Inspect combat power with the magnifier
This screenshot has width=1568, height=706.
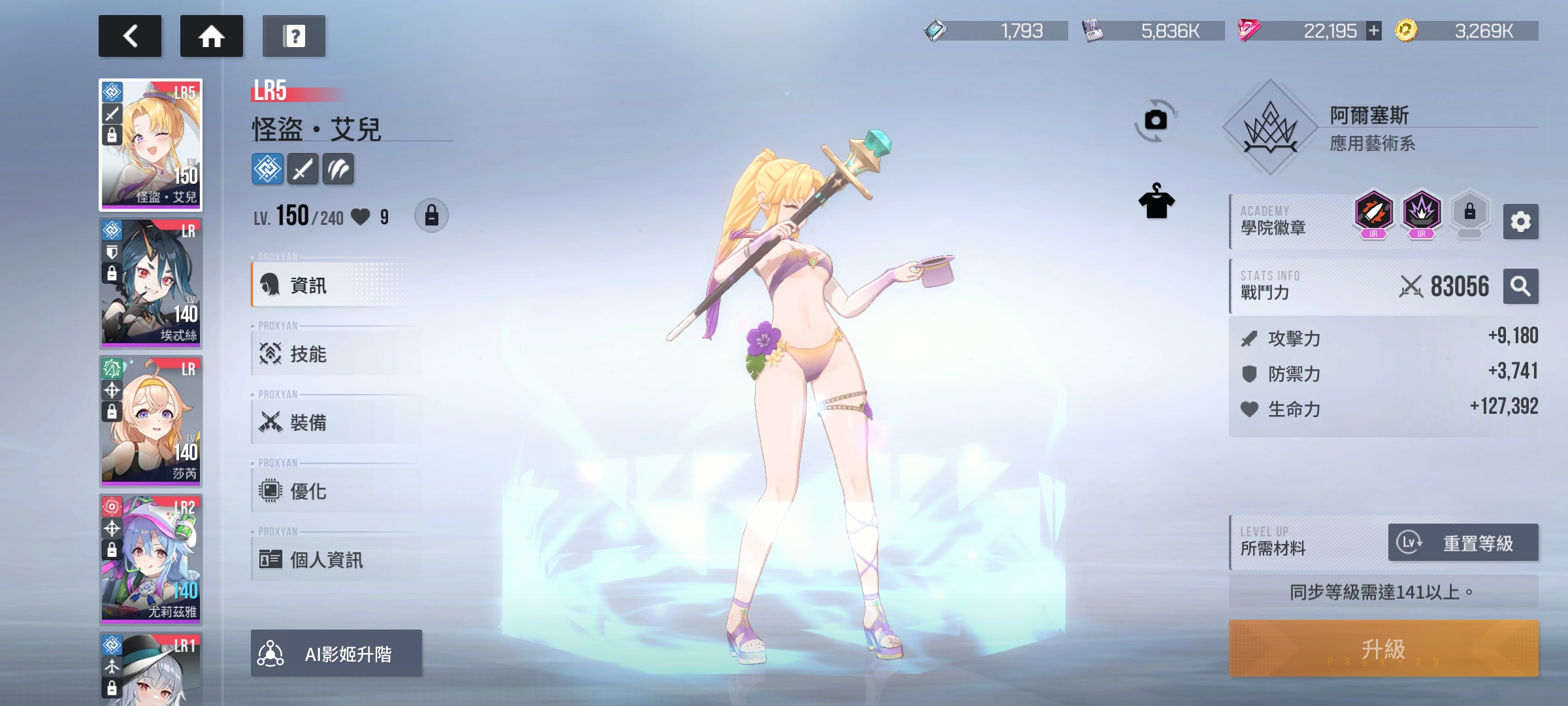click(x=1520, y=286)
